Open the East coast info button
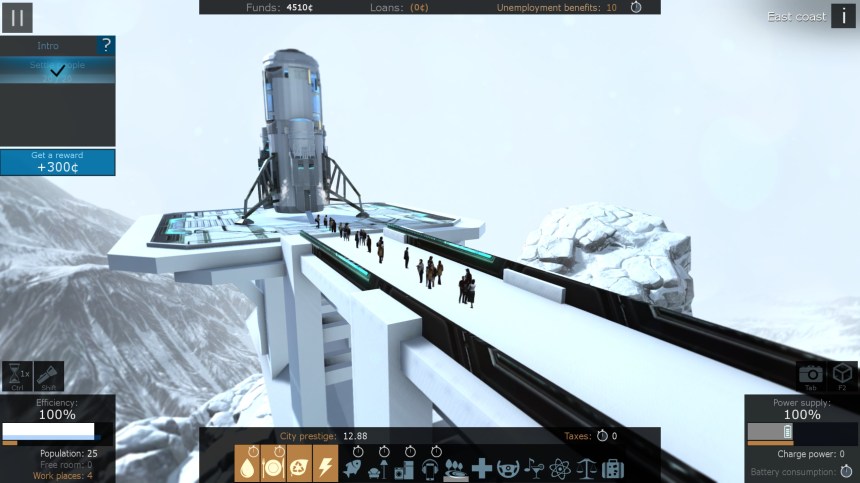This screenshot has width=860, height=483. (843, 16)
